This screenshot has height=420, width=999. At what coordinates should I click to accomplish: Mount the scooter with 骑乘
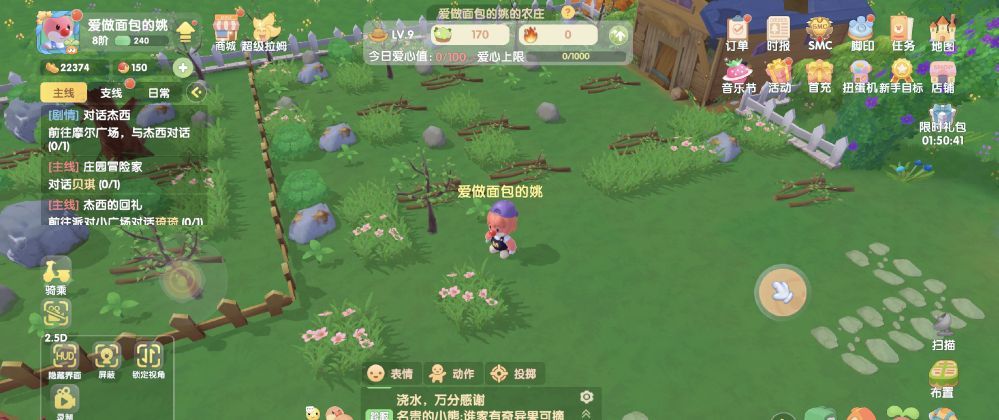56,276
